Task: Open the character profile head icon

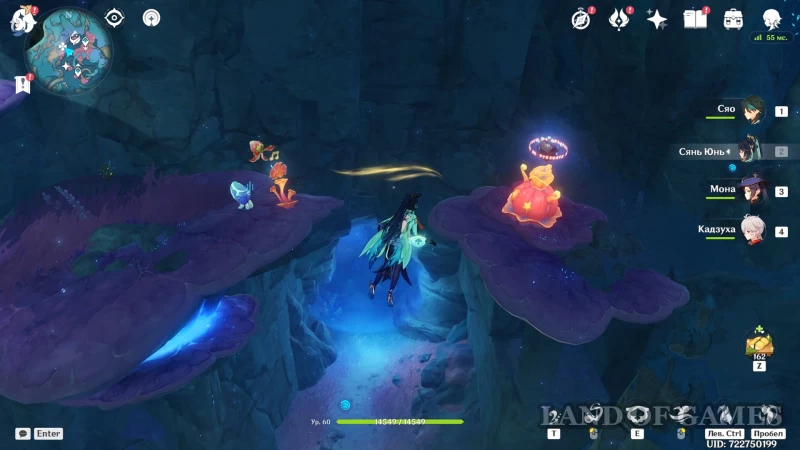Action: click(771, 19)
